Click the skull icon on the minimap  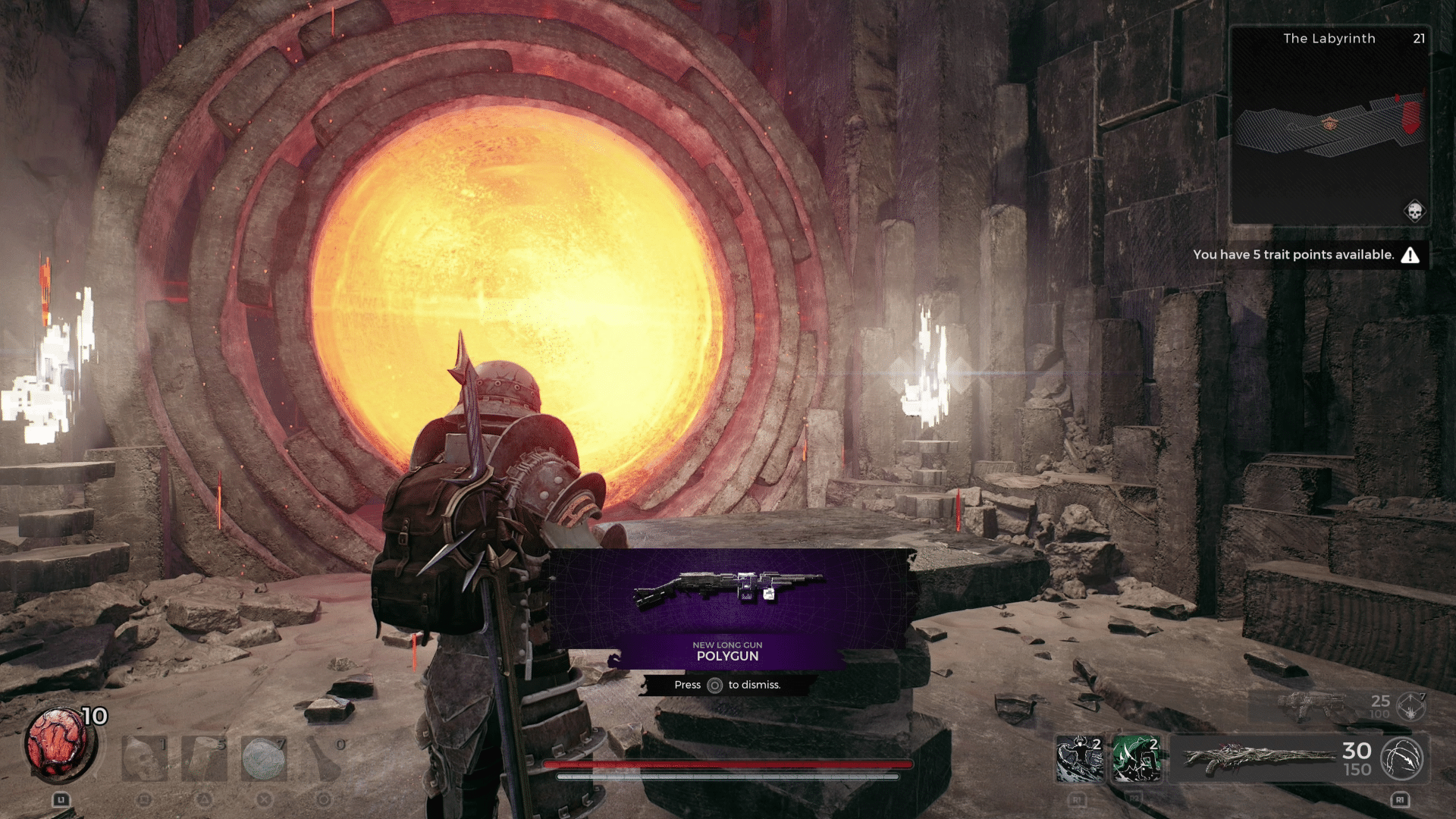tap(1414, 211)
